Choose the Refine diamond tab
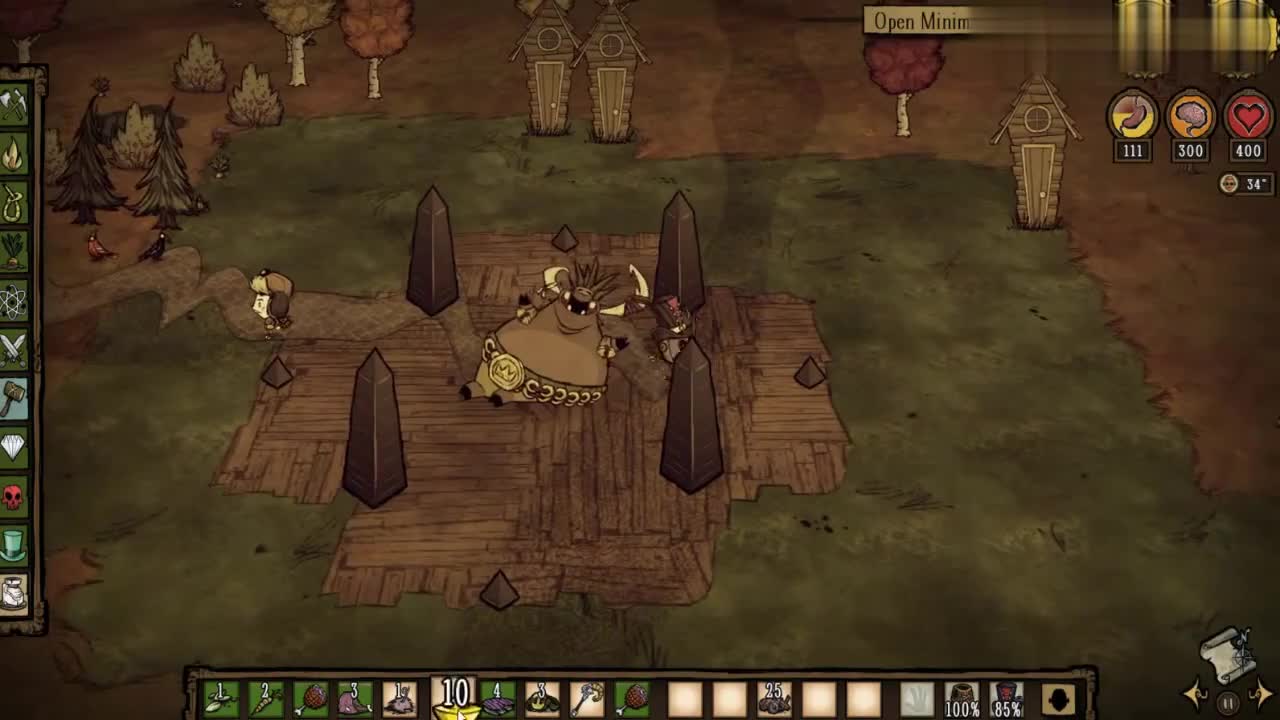Viewport: 1280px width, 720px height. pos(13,447)
